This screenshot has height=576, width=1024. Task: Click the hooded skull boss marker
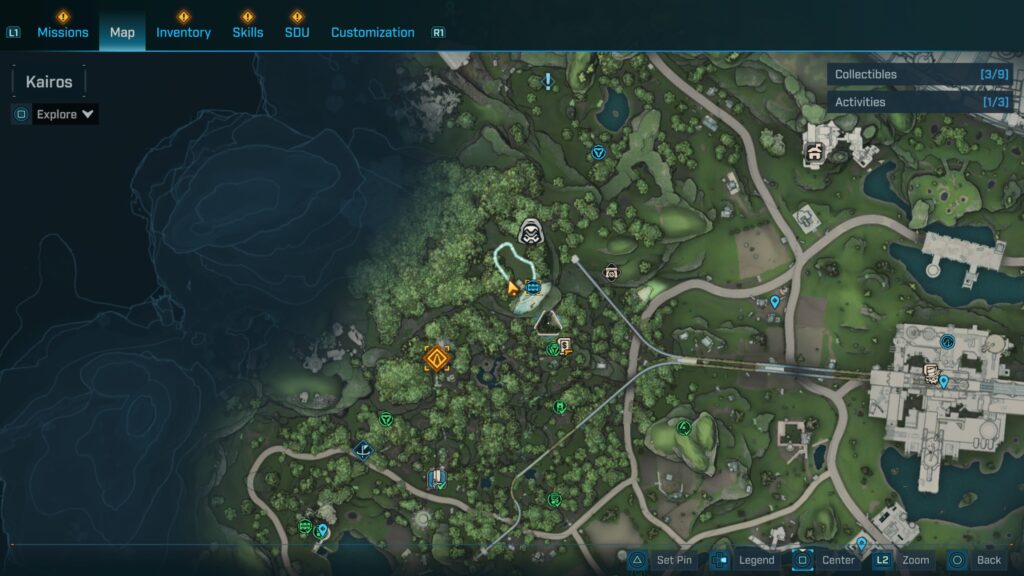[530, 231]
